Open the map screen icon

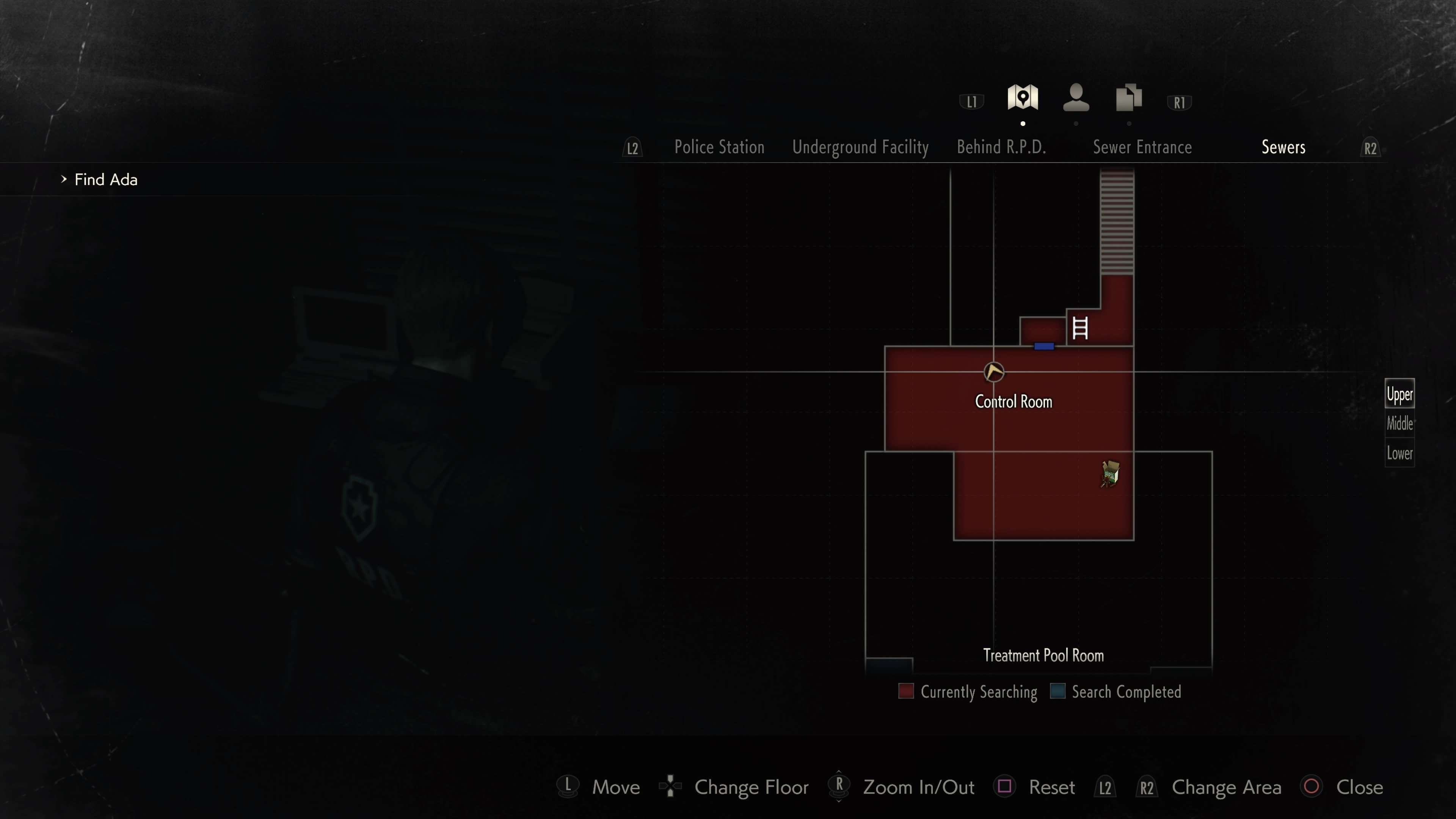pos(1023,98)
